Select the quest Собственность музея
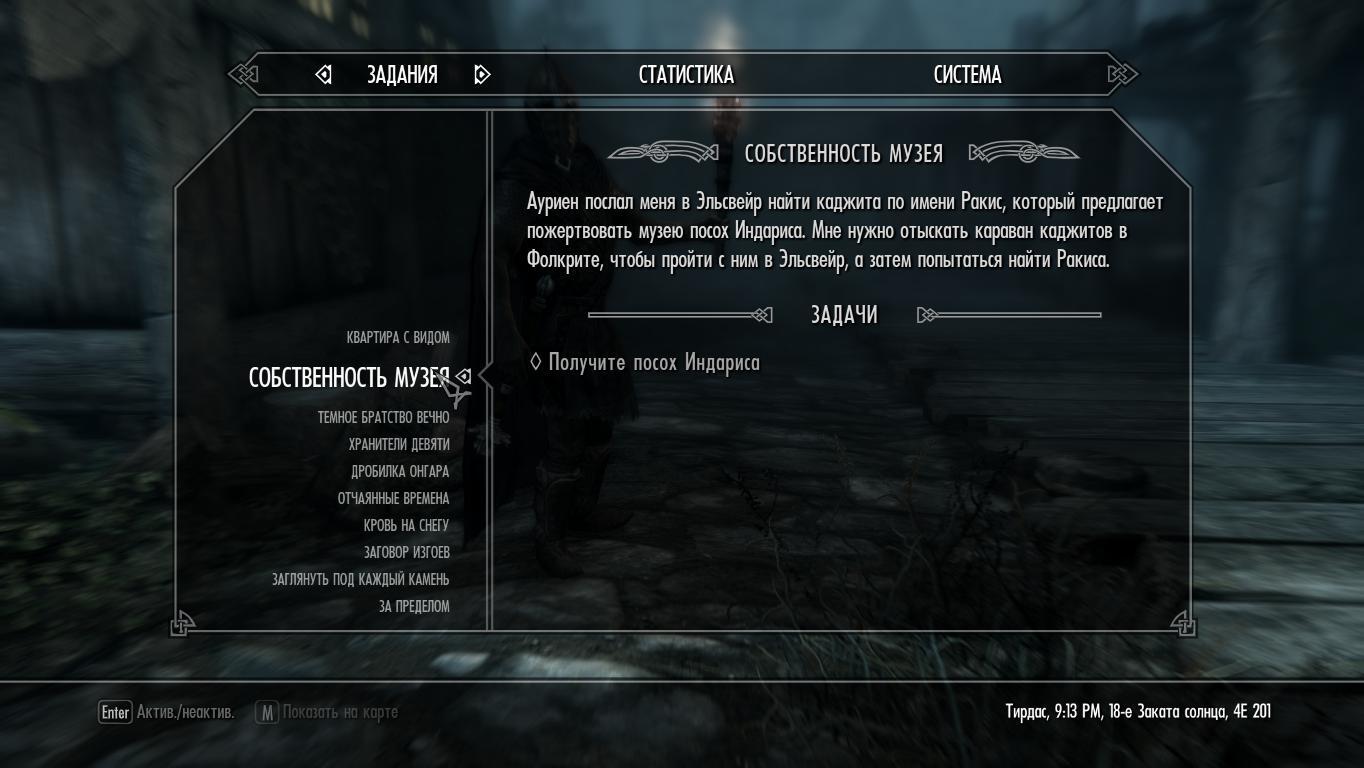This screenshot has width=1364, height=768. (349, 378)
